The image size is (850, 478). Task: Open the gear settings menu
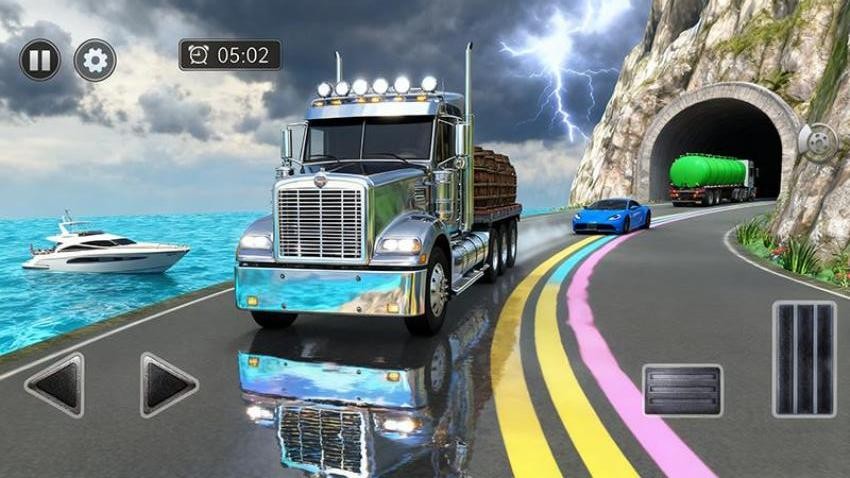coord(95,60)
